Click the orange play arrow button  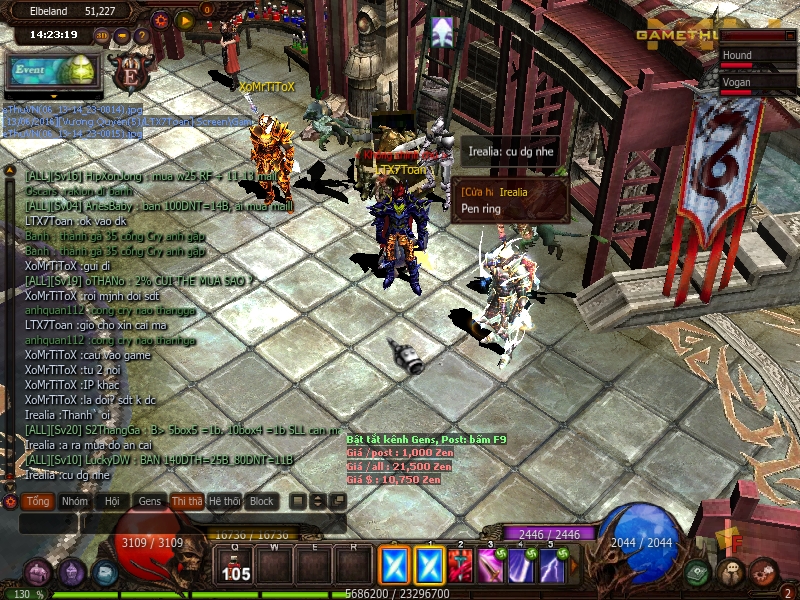tap(184, 19)
